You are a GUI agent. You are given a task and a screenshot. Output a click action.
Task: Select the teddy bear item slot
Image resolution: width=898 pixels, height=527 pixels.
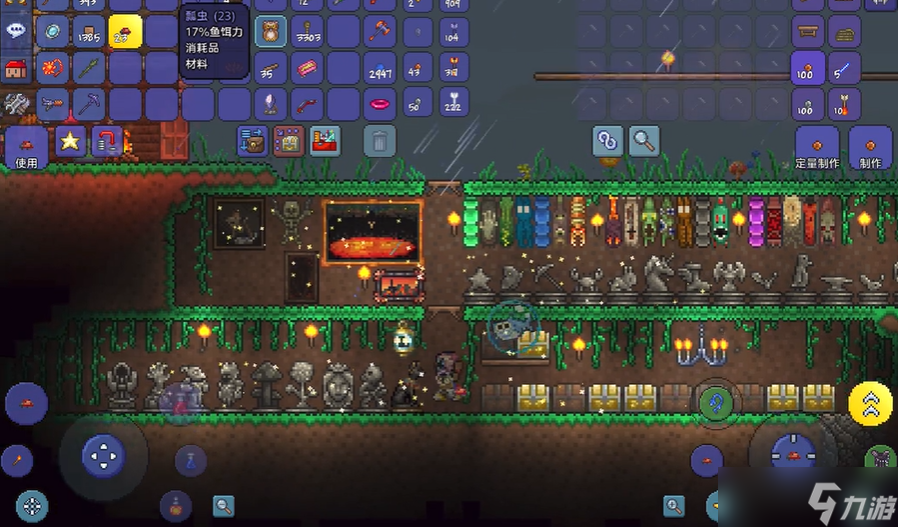coord(271,32)
